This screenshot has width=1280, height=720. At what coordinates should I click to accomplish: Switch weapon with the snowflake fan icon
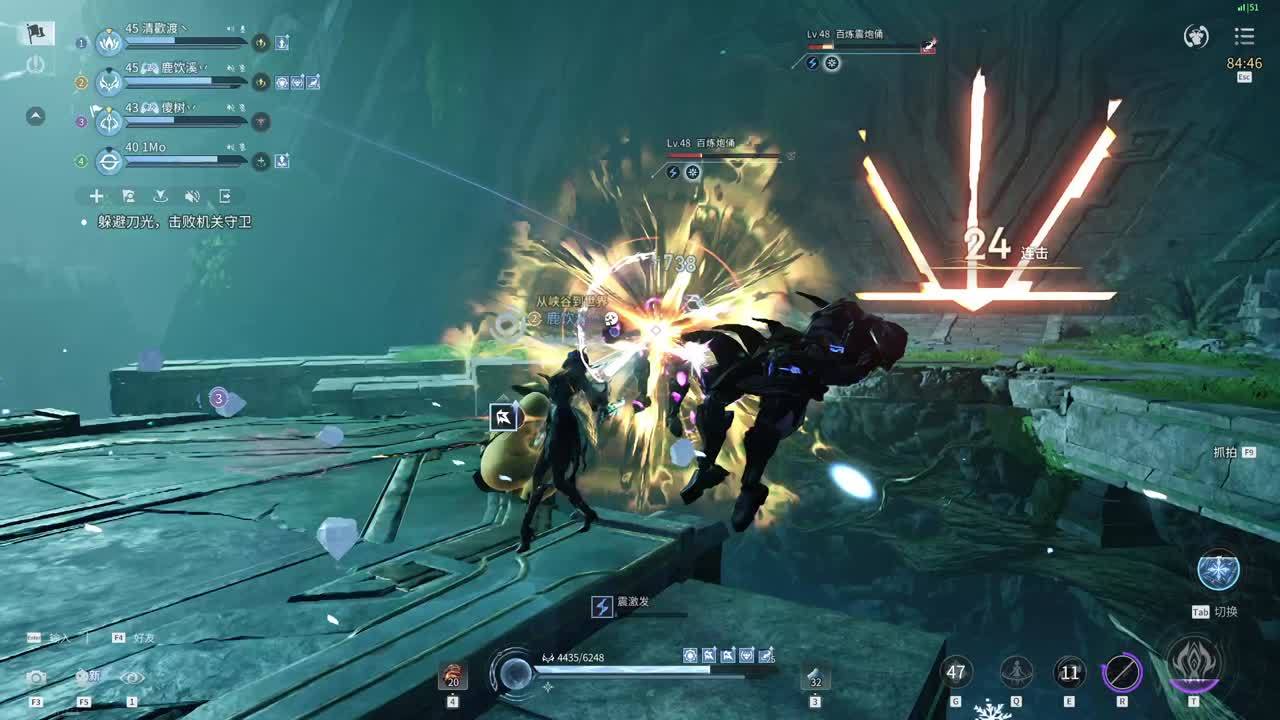click(x=1218, y=570)
